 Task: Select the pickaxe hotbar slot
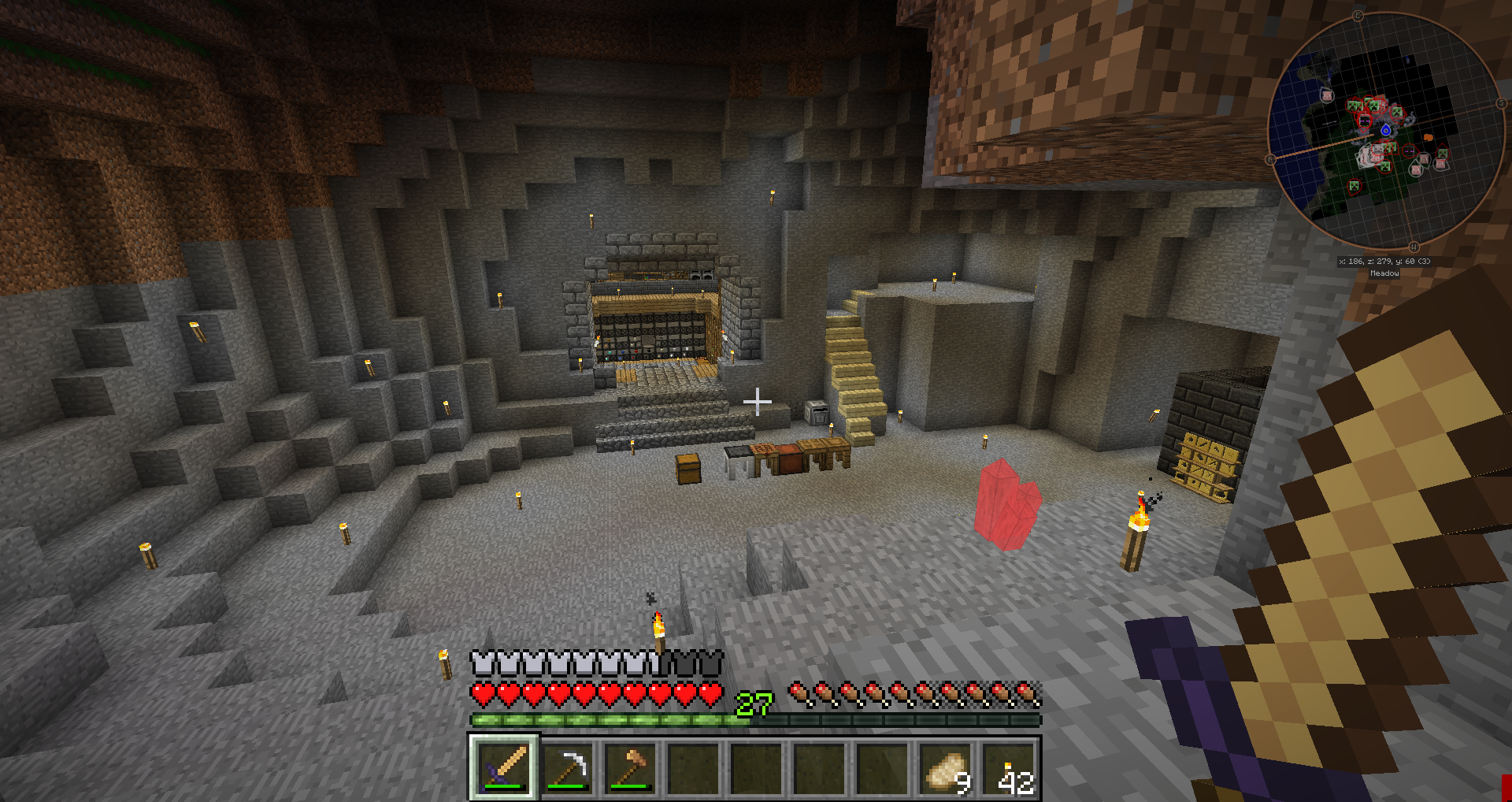pyautogui.click(x=568, y=767)
